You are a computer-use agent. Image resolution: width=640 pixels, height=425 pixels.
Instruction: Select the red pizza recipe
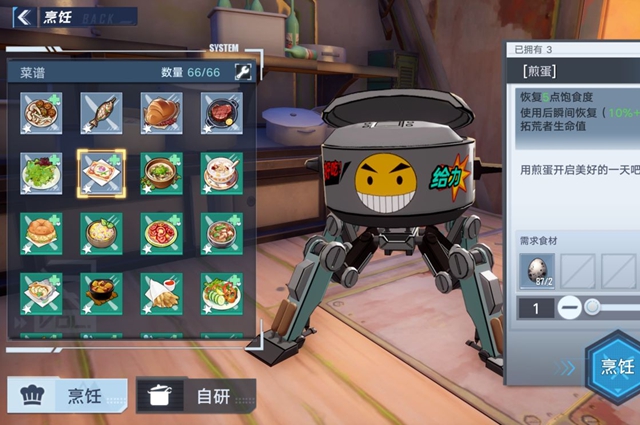(x=161, y=233)
